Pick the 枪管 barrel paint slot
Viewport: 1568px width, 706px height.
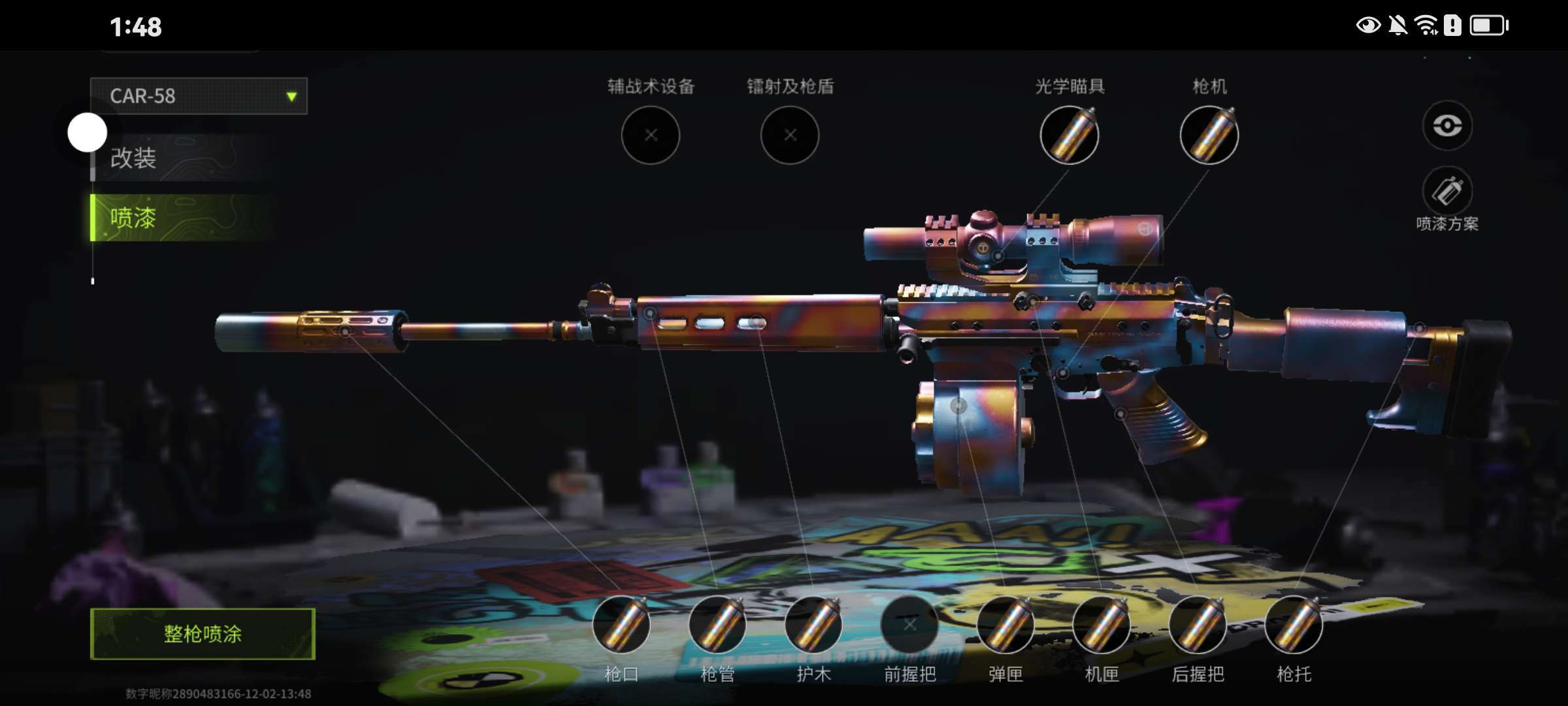(x=717, y=625)
